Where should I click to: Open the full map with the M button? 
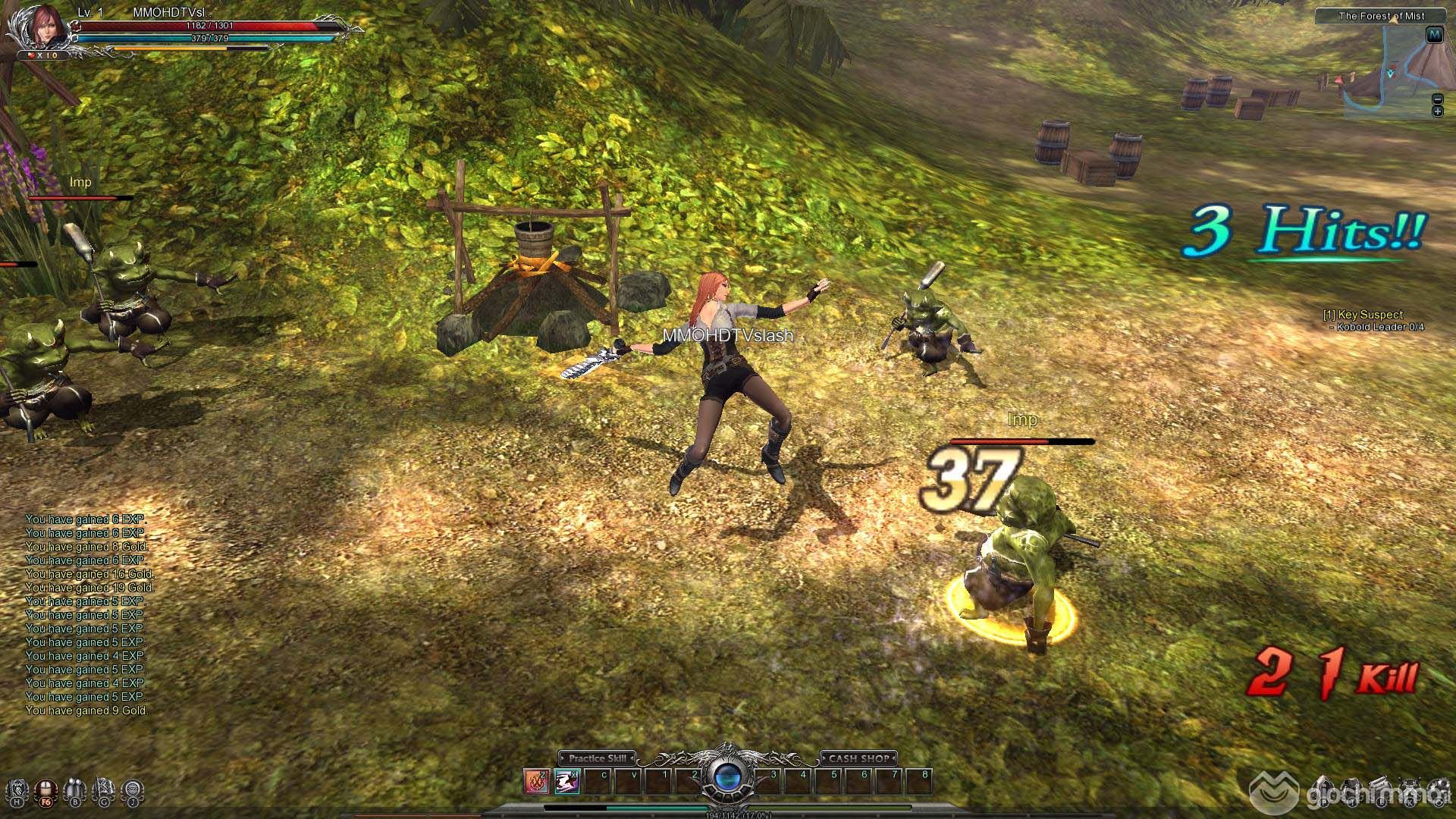pyautogui.click(x=1434, y=35)
